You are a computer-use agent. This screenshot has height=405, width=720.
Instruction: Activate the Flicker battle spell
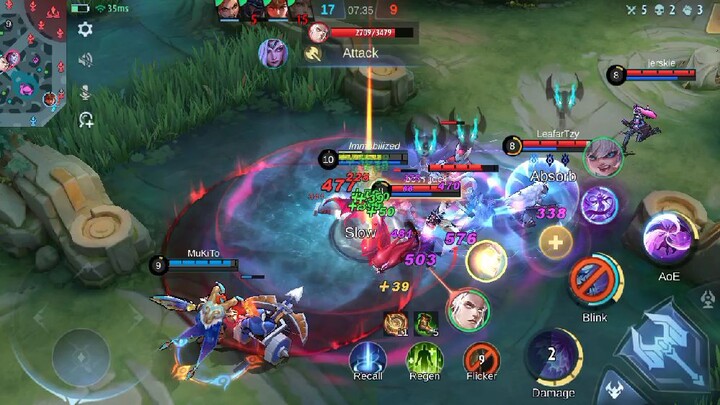(481, 359)
